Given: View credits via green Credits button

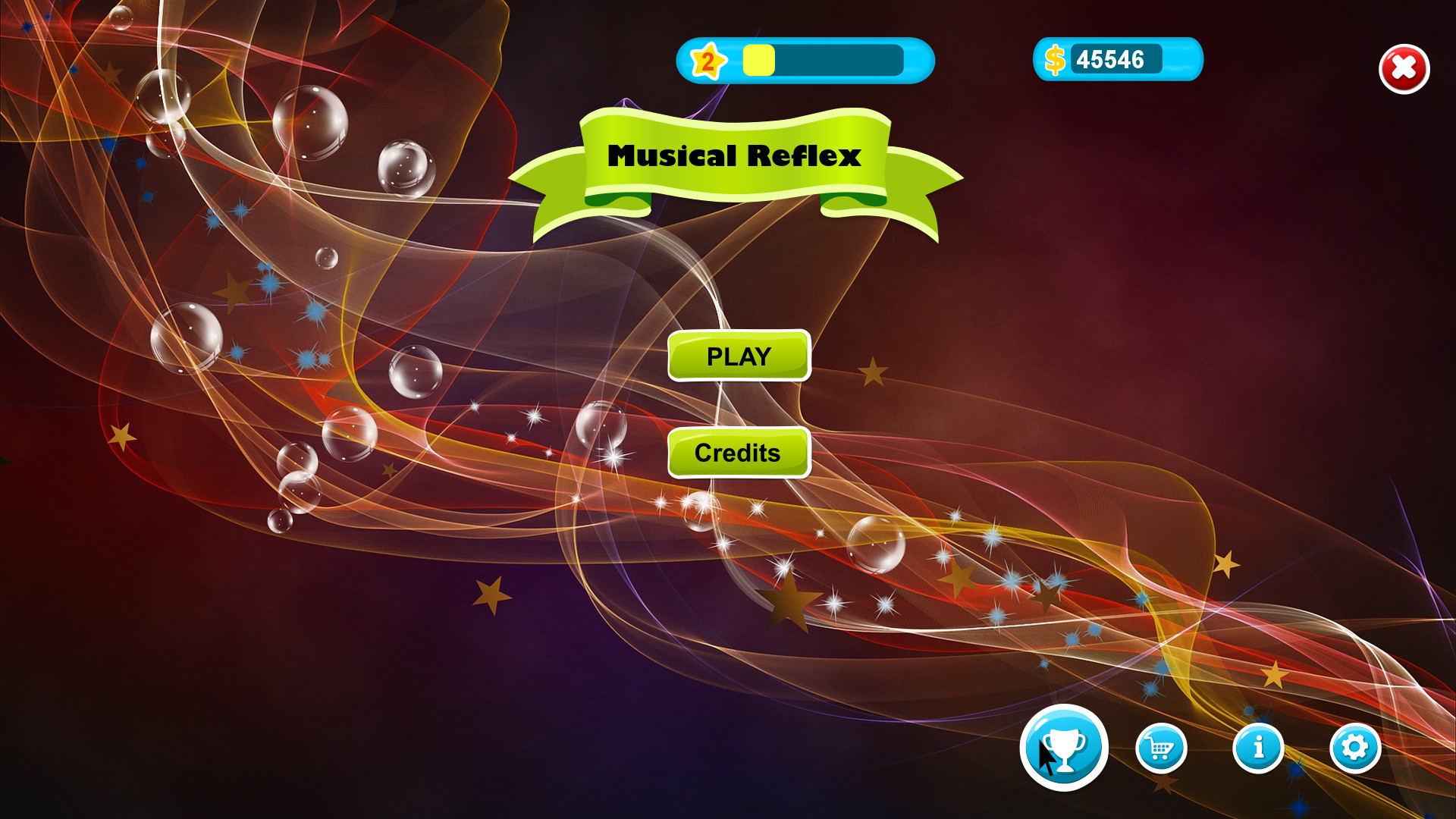Looking at the screenshot, I should pyautogui.click(x=739, y=453).
